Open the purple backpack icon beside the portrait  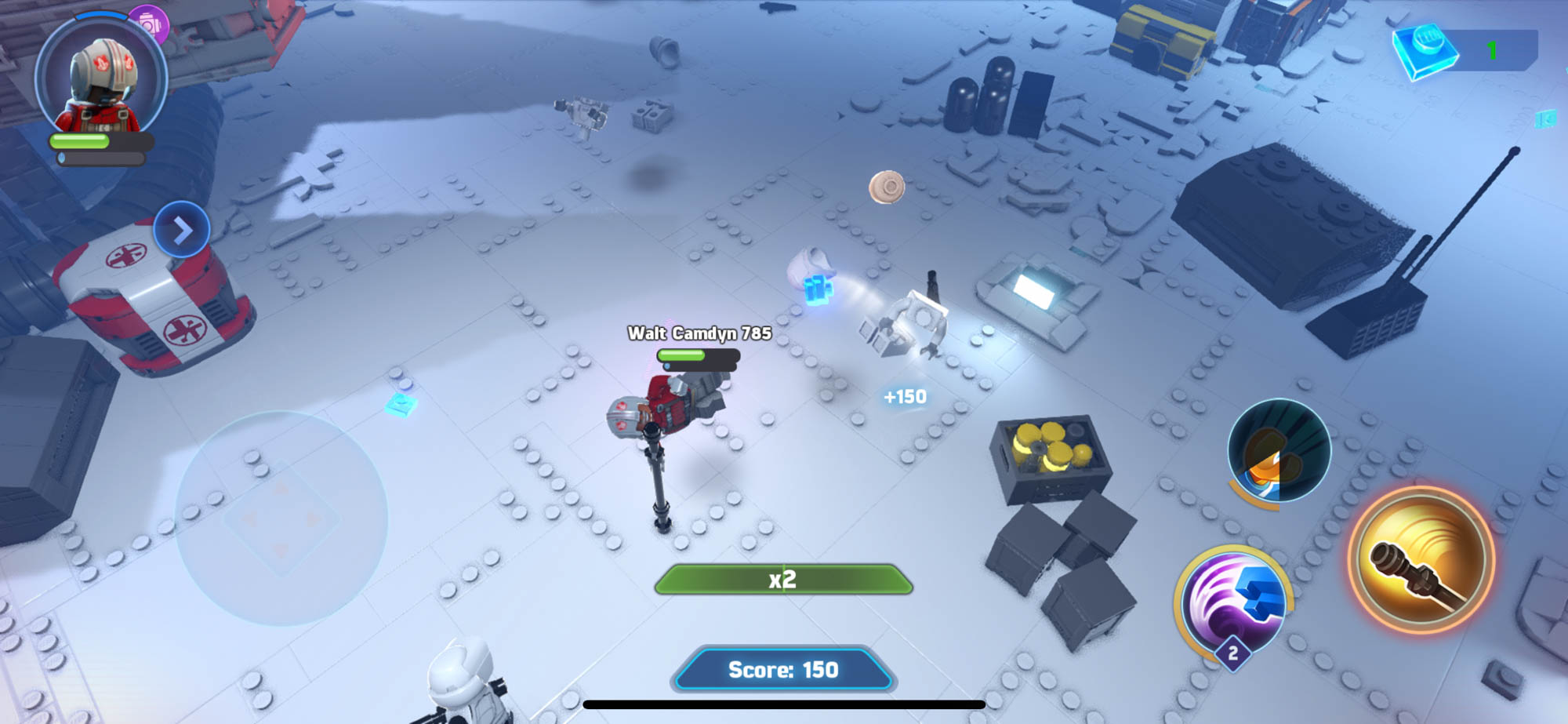point(150,24)
